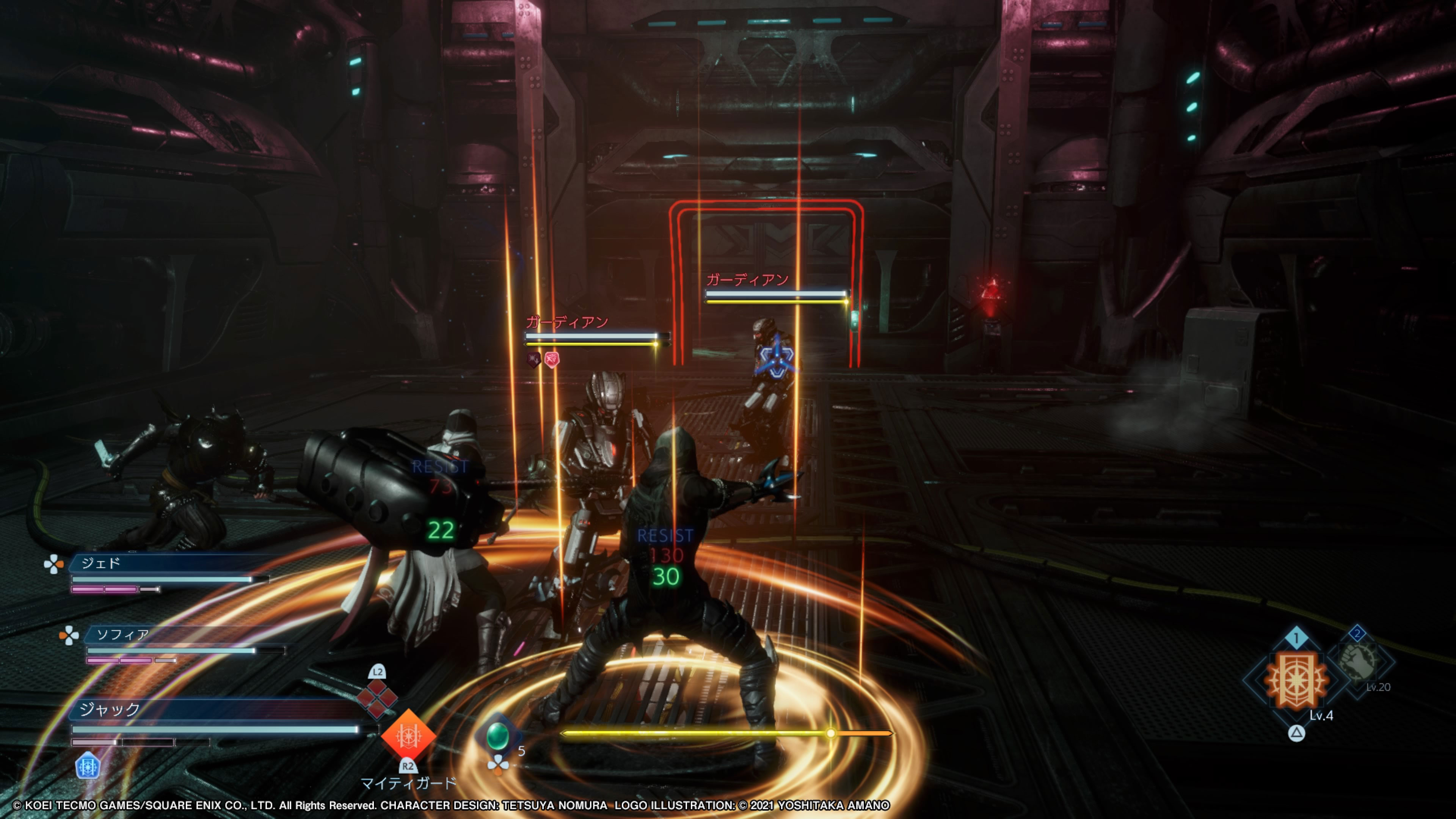Activate the マイティガード orange diamond ability

[x=408, y=735]
